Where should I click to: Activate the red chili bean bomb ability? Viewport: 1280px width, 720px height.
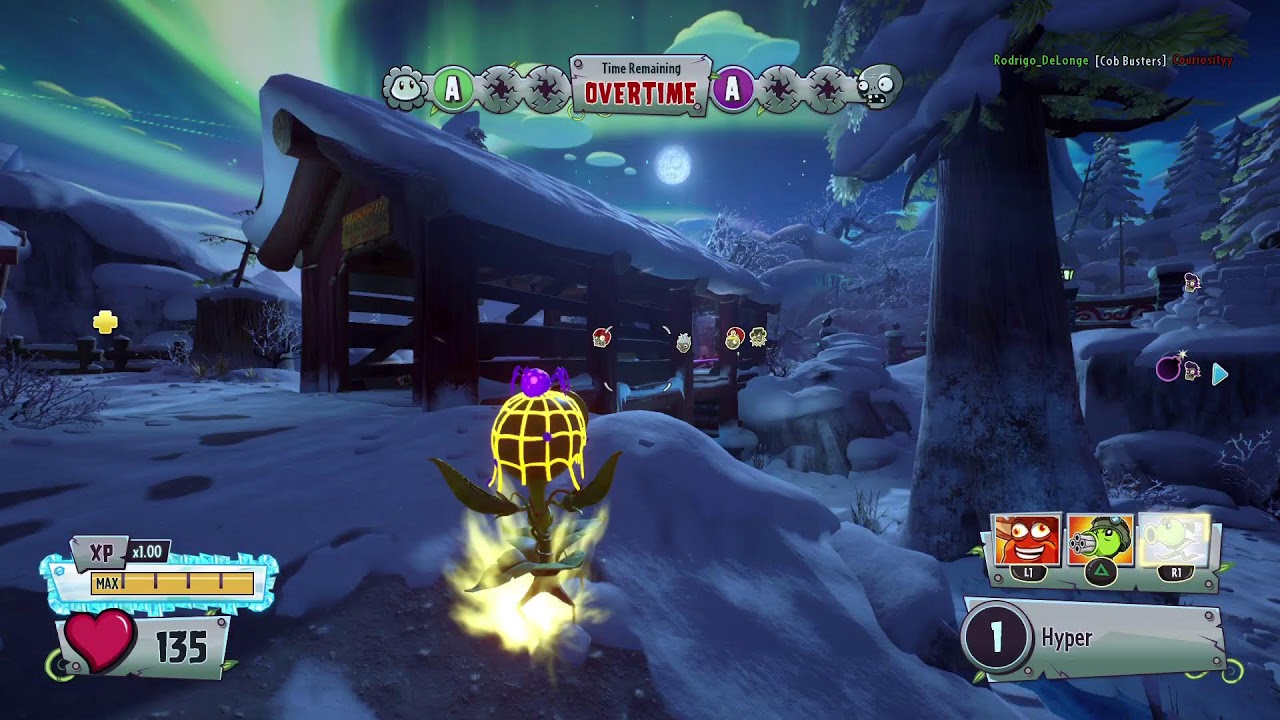(1026, 540)
